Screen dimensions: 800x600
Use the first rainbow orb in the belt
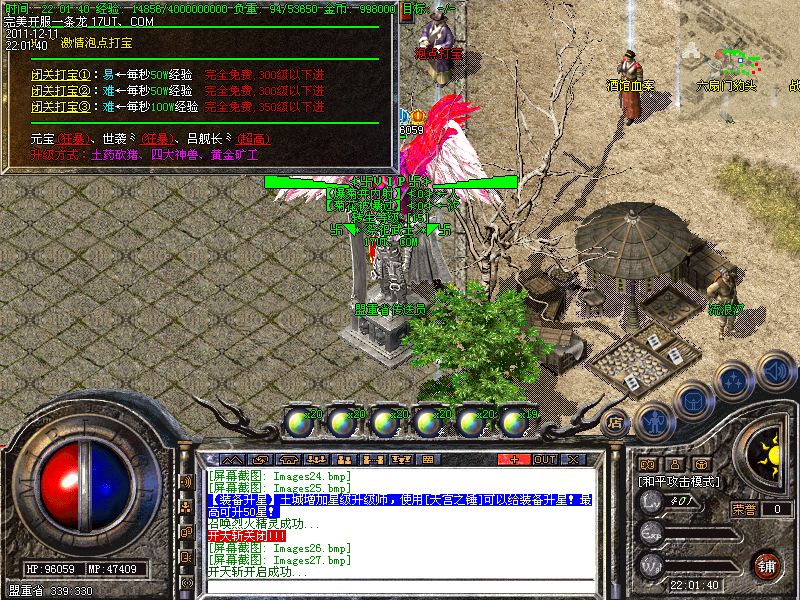(299, 421)
